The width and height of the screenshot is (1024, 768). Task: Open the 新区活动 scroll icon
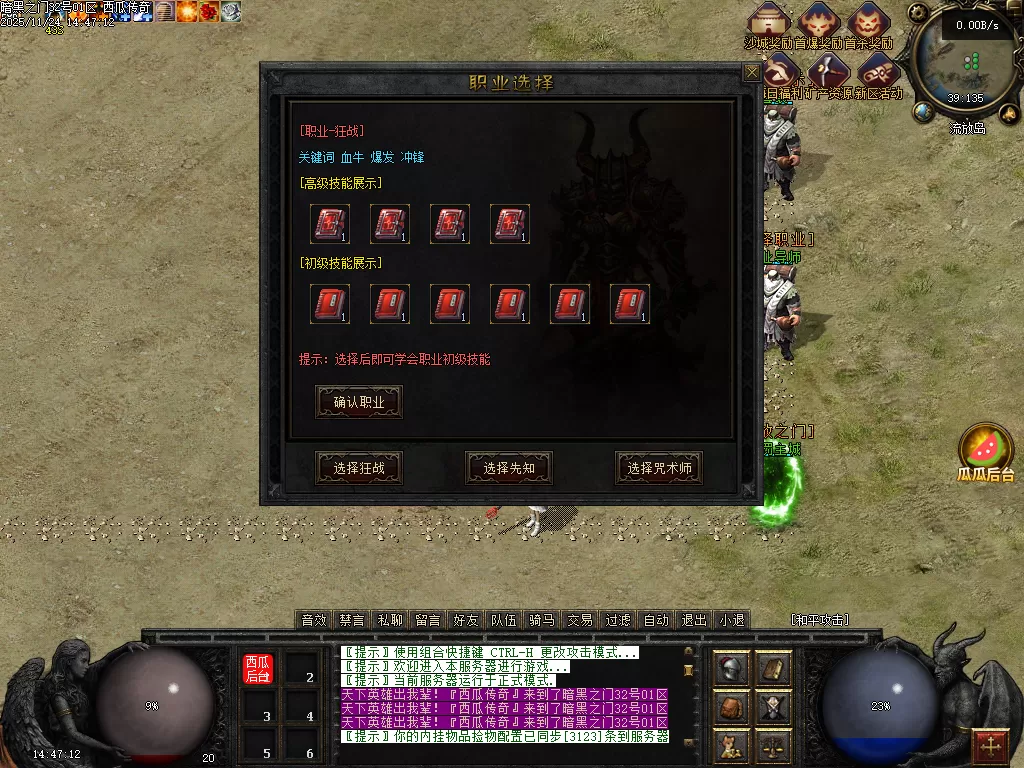click(878, 71)
